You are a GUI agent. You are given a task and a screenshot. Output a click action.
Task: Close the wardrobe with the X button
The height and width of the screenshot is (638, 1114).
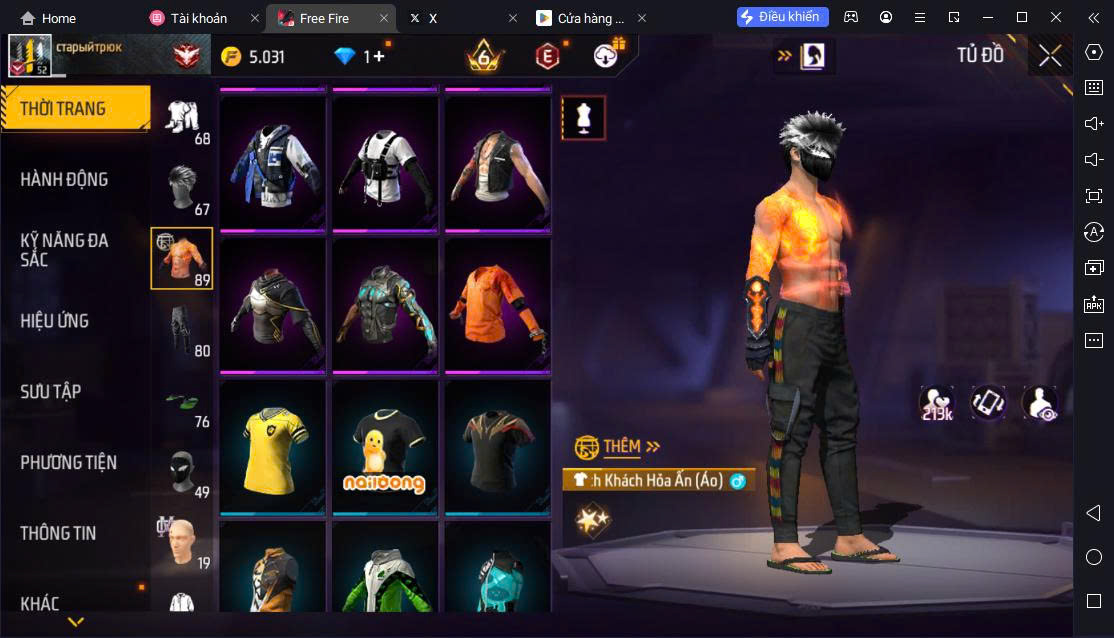click(x=1050, y=56)
